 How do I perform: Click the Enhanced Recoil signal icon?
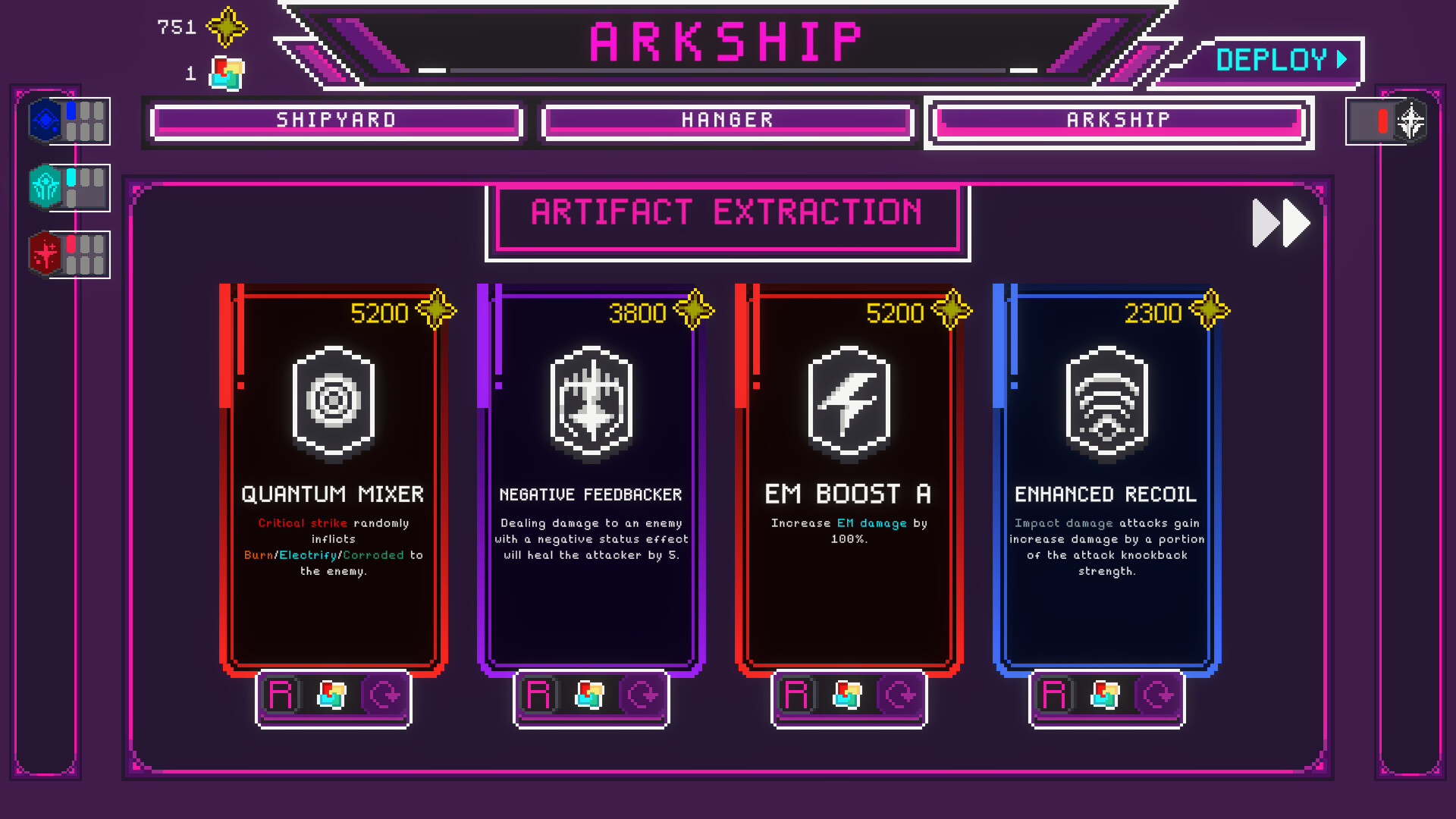[x=1105, y=403]
